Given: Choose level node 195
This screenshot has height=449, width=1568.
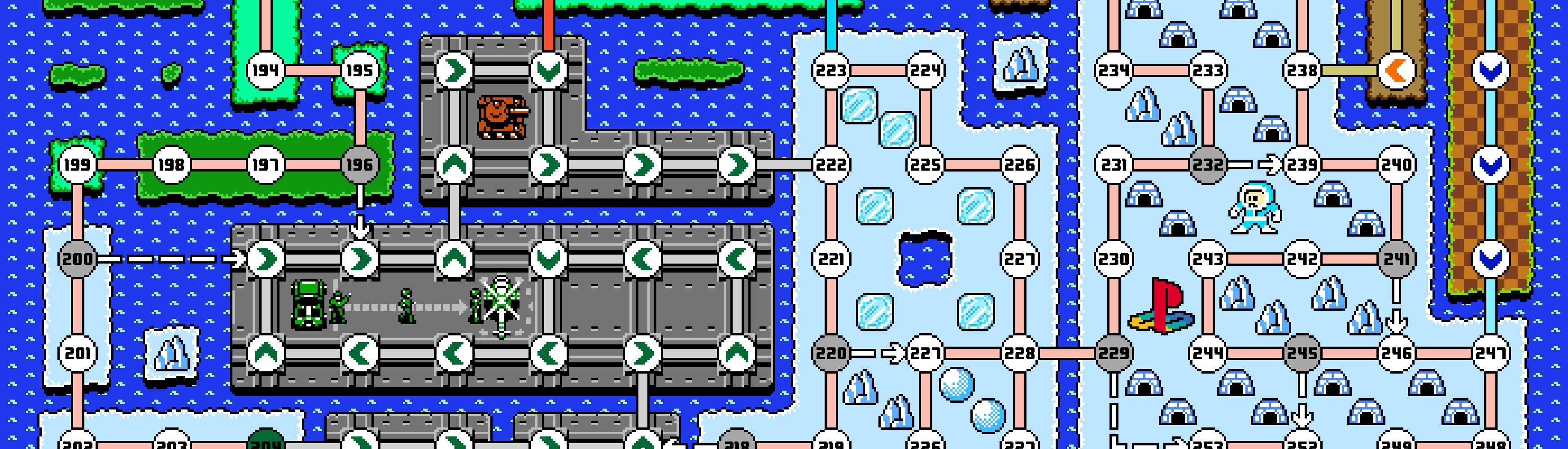Looking at the screenshot, I should click(359, 70).
